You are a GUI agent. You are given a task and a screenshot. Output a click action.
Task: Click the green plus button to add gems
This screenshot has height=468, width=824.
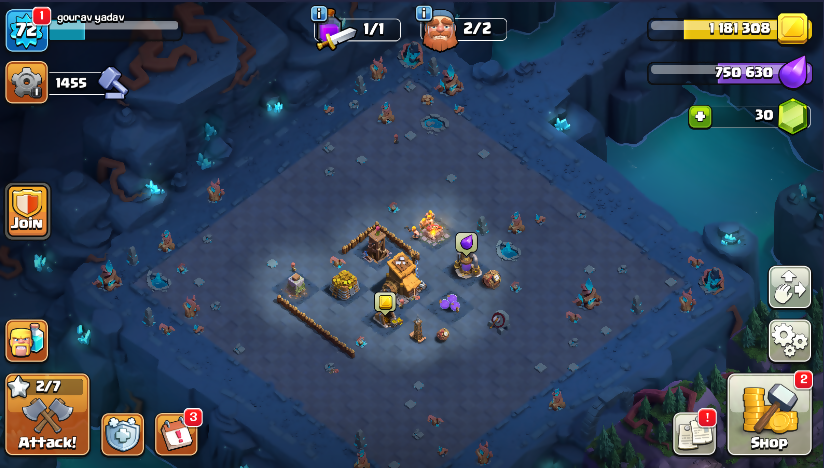click(700, 116)
